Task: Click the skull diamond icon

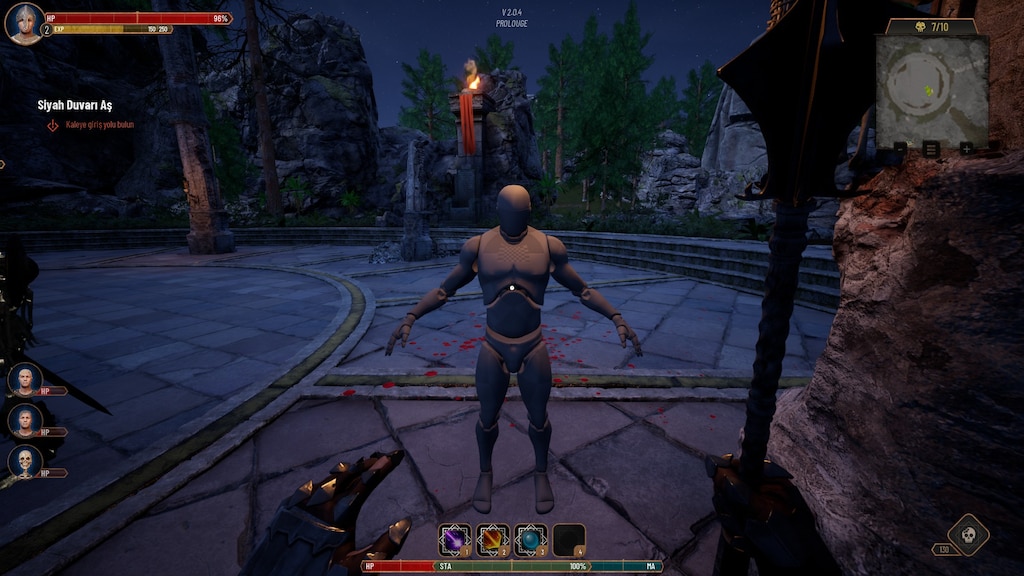Action: click(x=968, y=534)
